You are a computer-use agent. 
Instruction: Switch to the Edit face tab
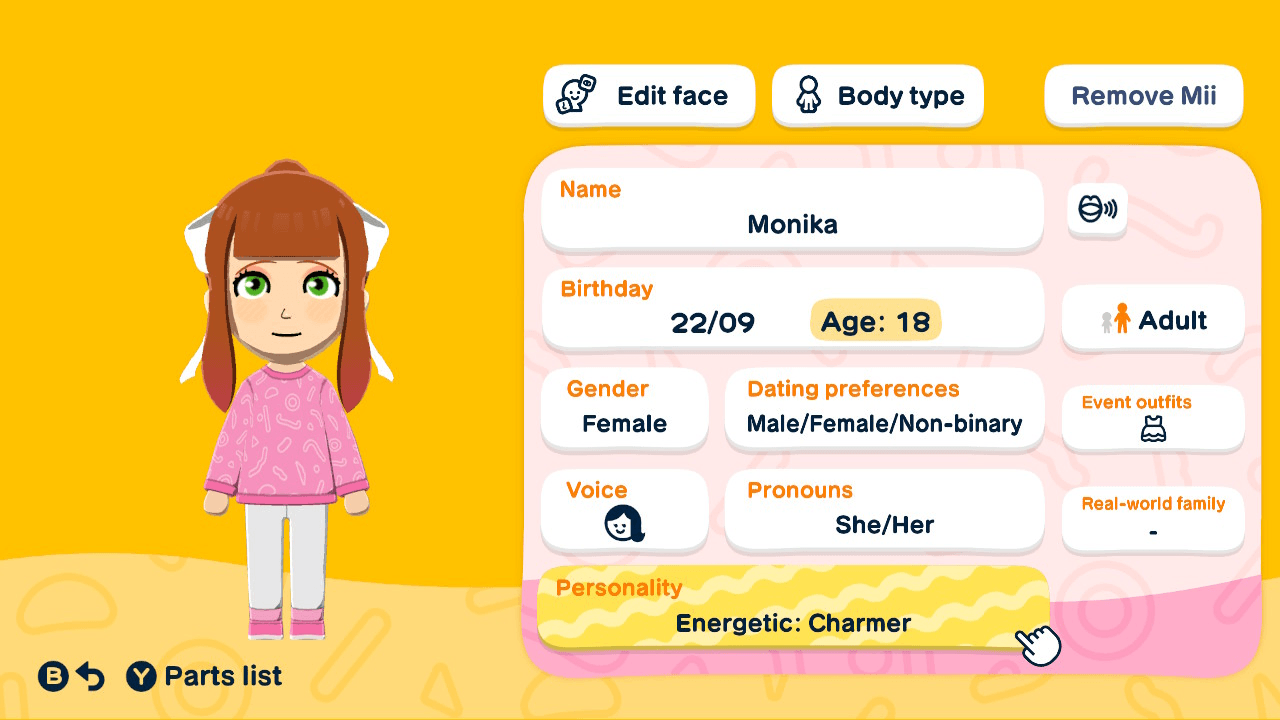[x=648, y=95]
